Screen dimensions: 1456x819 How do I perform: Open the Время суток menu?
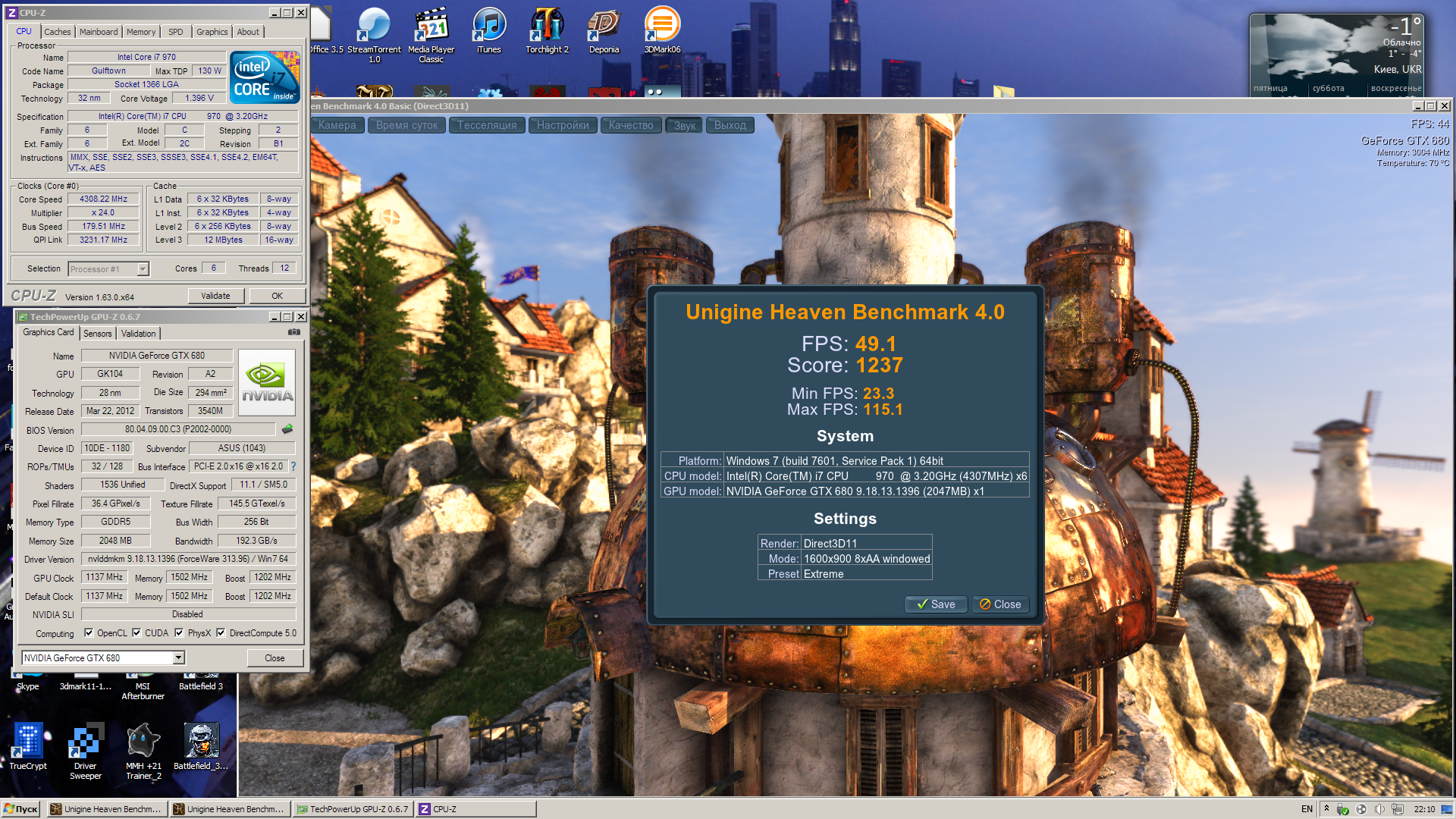pos(407,125)
